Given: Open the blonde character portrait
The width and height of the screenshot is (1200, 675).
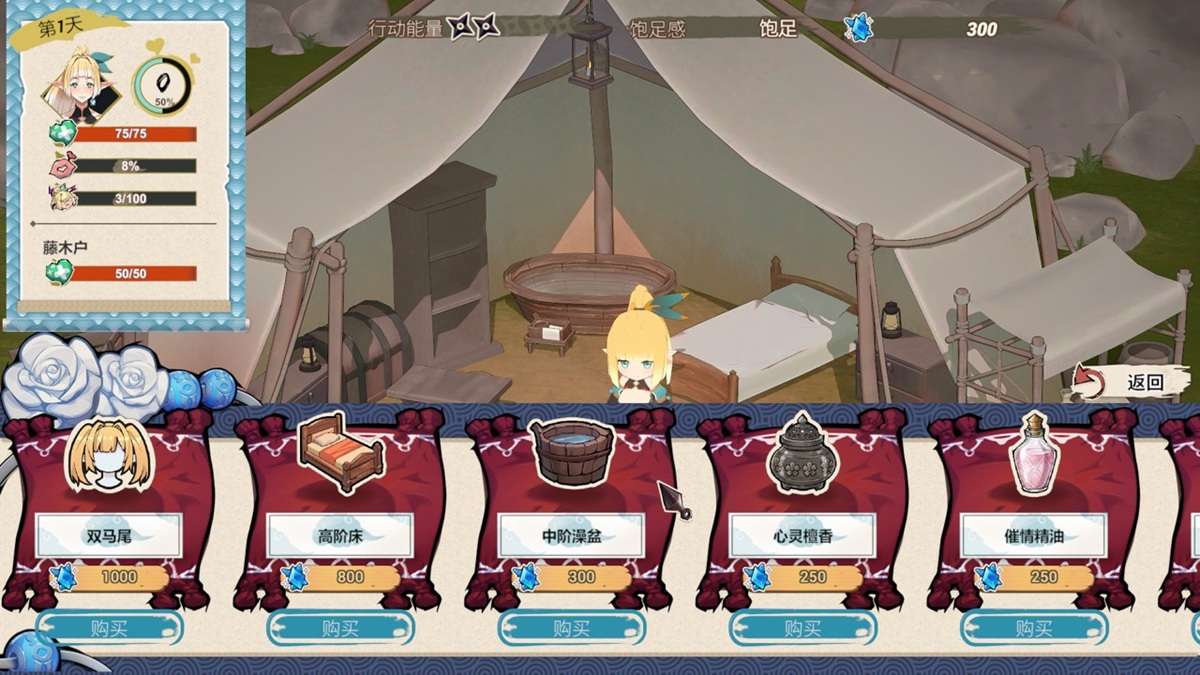Looking at the screenshot, I should (80, 87).
